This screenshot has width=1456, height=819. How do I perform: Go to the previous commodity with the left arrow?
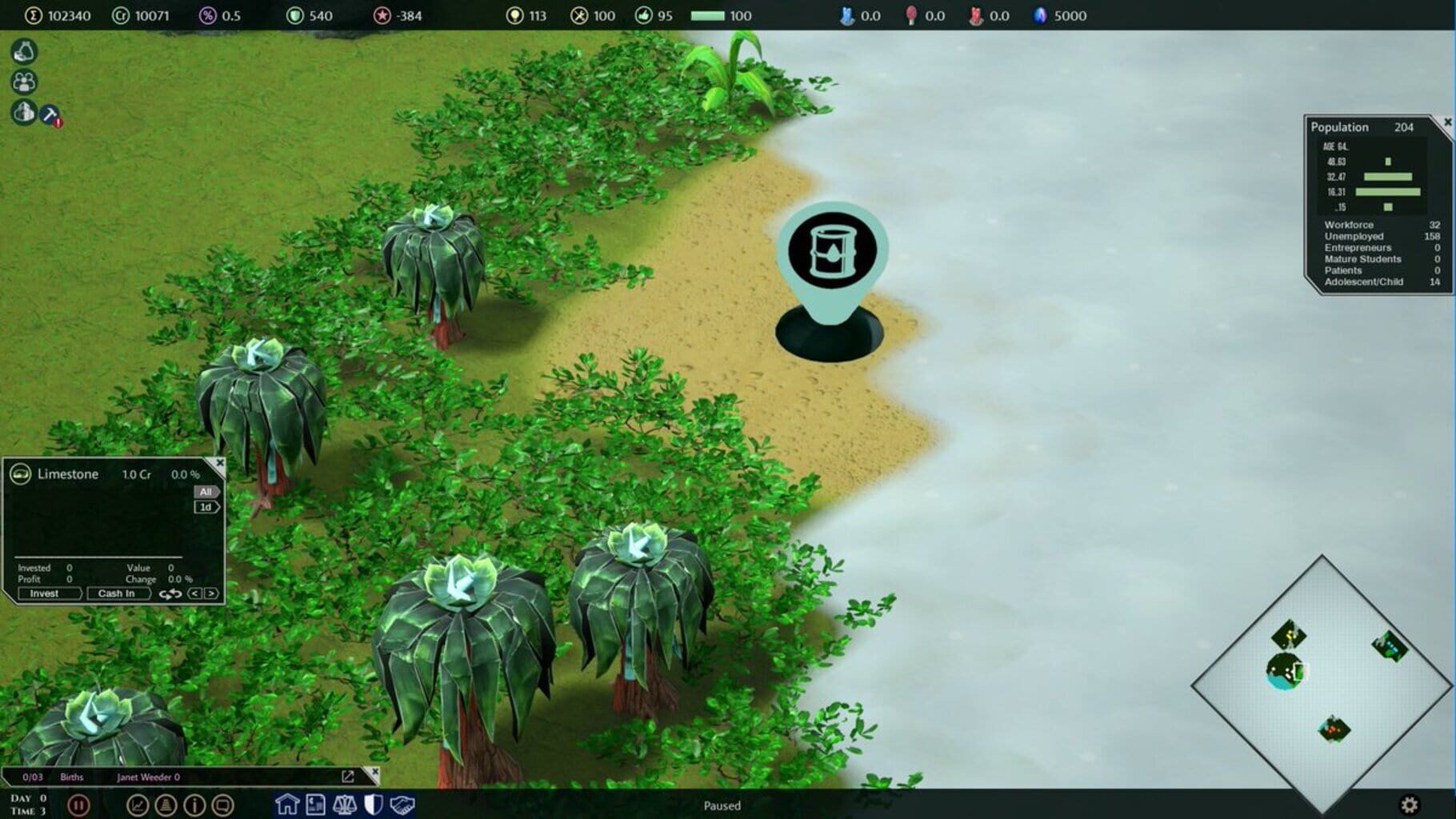[194, 593]
